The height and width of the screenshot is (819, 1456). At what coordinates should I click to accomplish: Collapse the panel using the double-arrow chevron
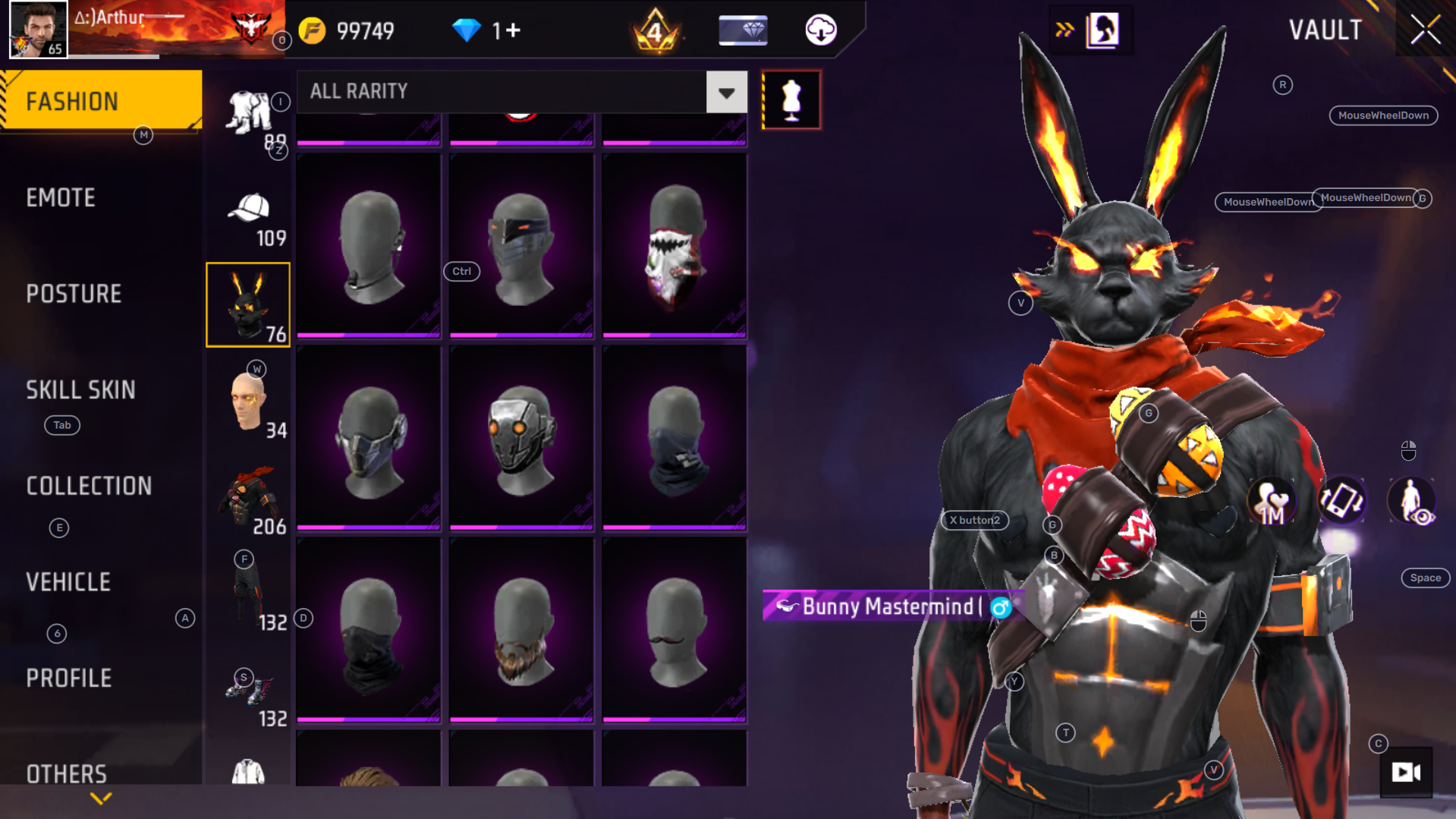[x=1064, y=30]
